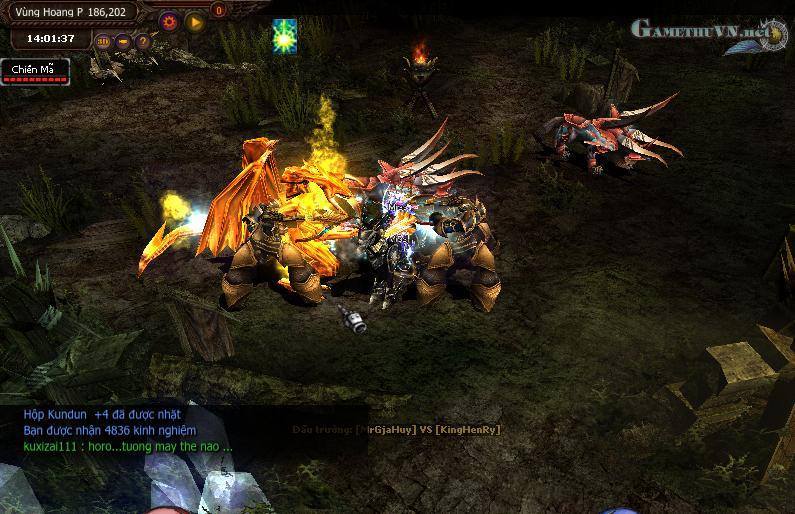Select the Chiến Mã pet panel
This screenshot has height=514, width=795.
tap(35, 70)
